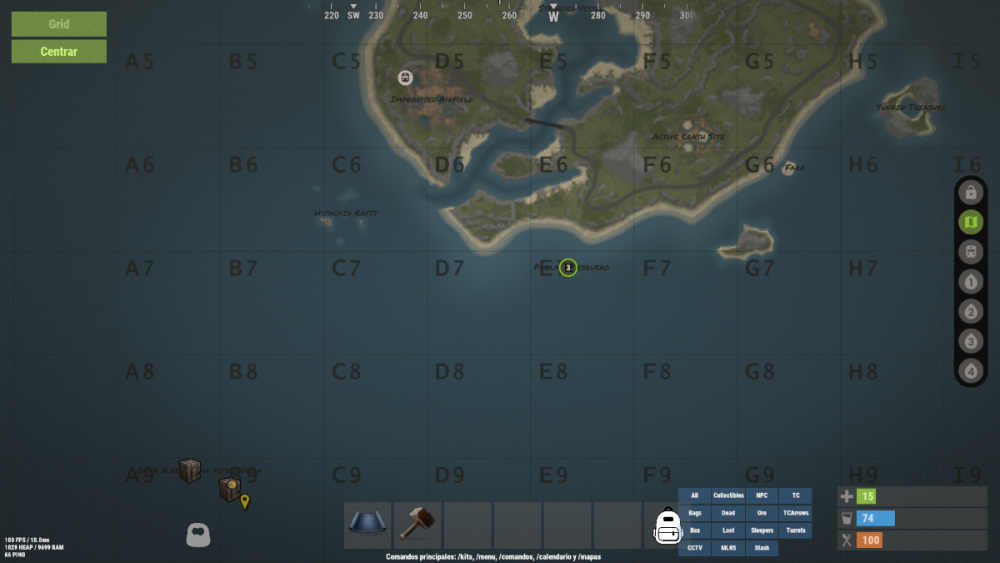This screenshot has width=1000, height=563.
Task: Activate the TCArrows filter
Action: click(796, 513)
